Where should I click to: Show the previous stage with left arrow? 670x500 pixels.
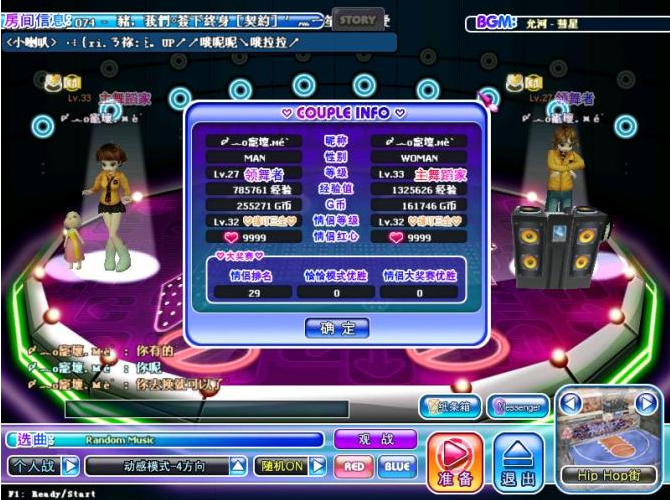click(568, 404)
